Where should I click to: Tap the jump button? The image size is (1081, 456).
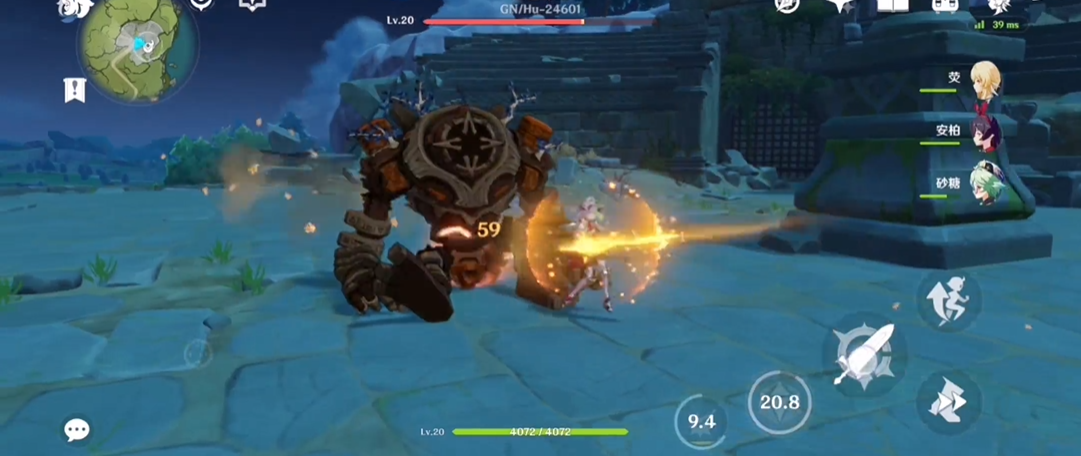[946, 299]
